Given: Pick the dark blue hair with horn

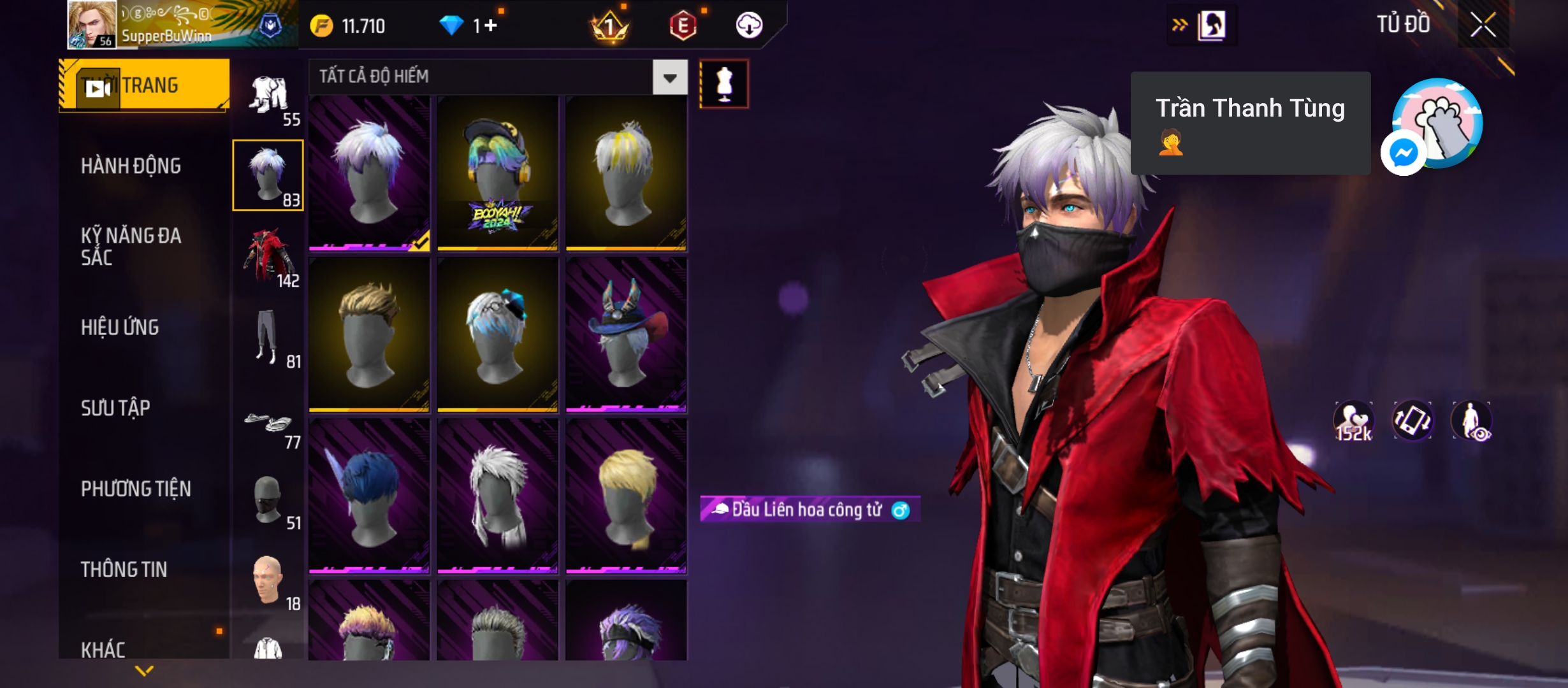Looking at the screenshot, I should point(369,496).
